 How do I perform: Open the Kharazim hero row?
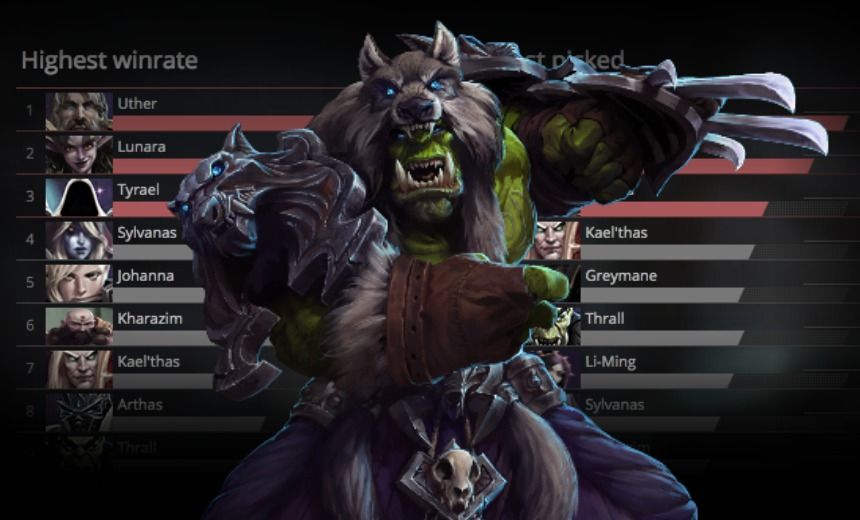[x=149, y=318]
